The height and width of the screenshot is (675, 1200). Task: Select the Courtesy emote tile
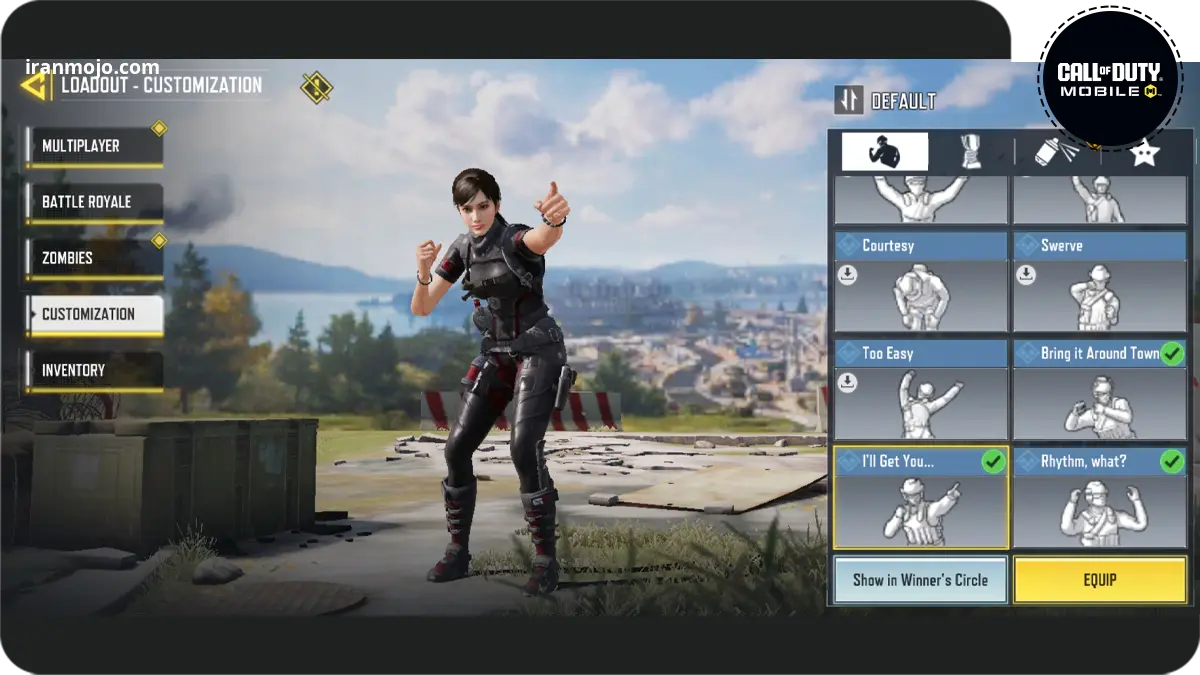coord(920,282)
